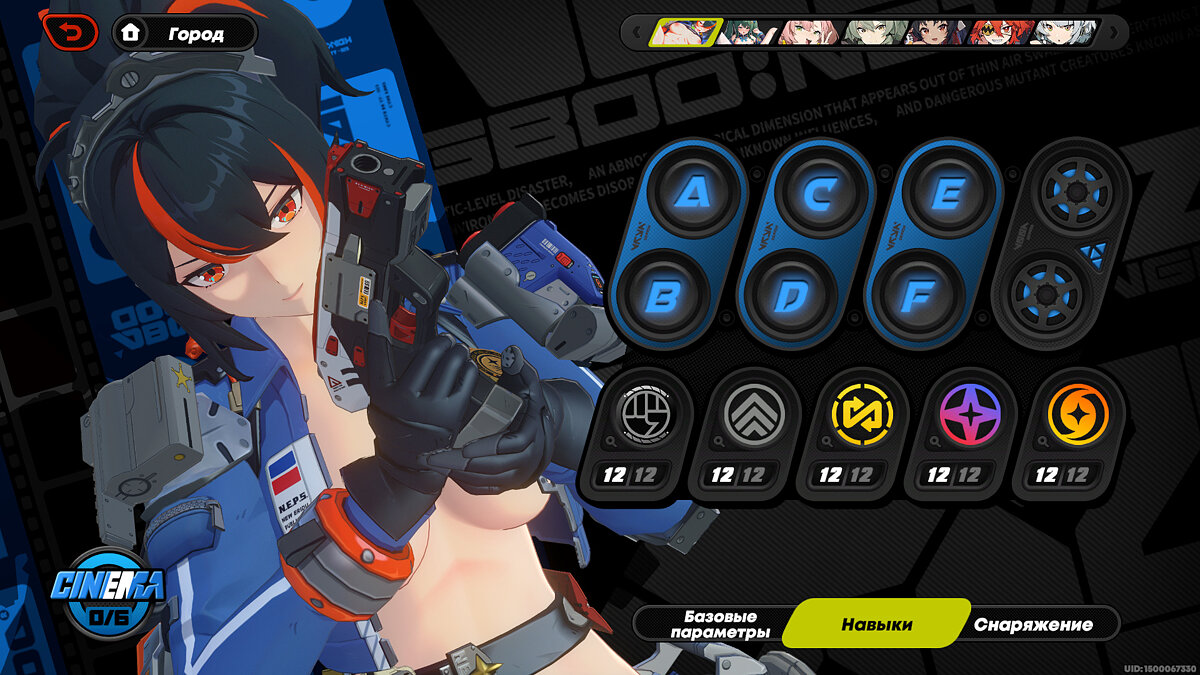Pick core skill node F
Image resolution: width=1200 pixels, height=675 pixels.
[916, 296]
